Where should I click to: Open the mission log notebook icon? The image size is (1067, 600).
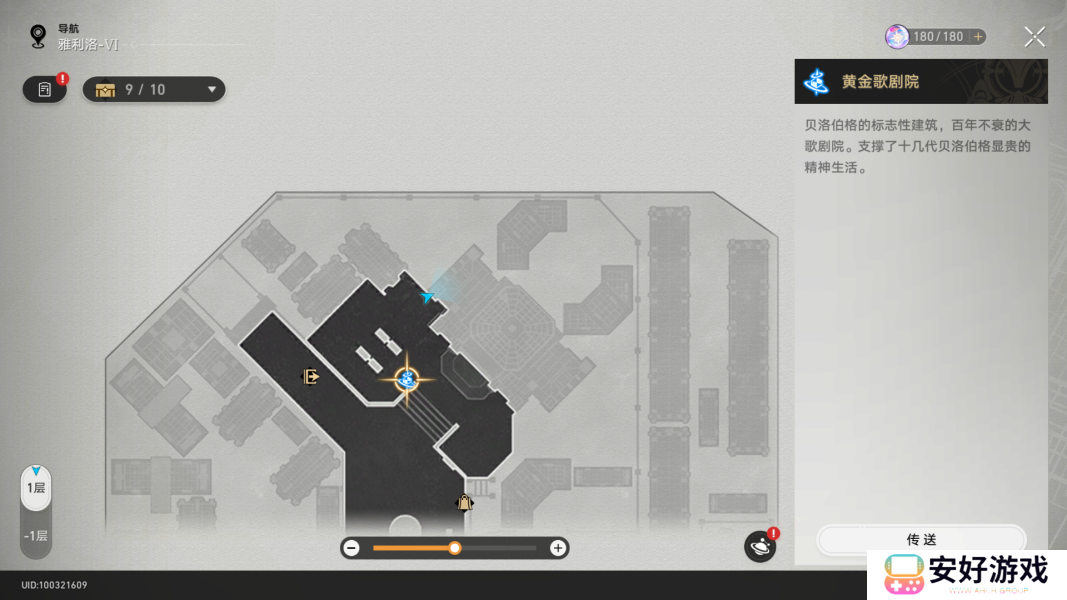[x=44, y=90]
